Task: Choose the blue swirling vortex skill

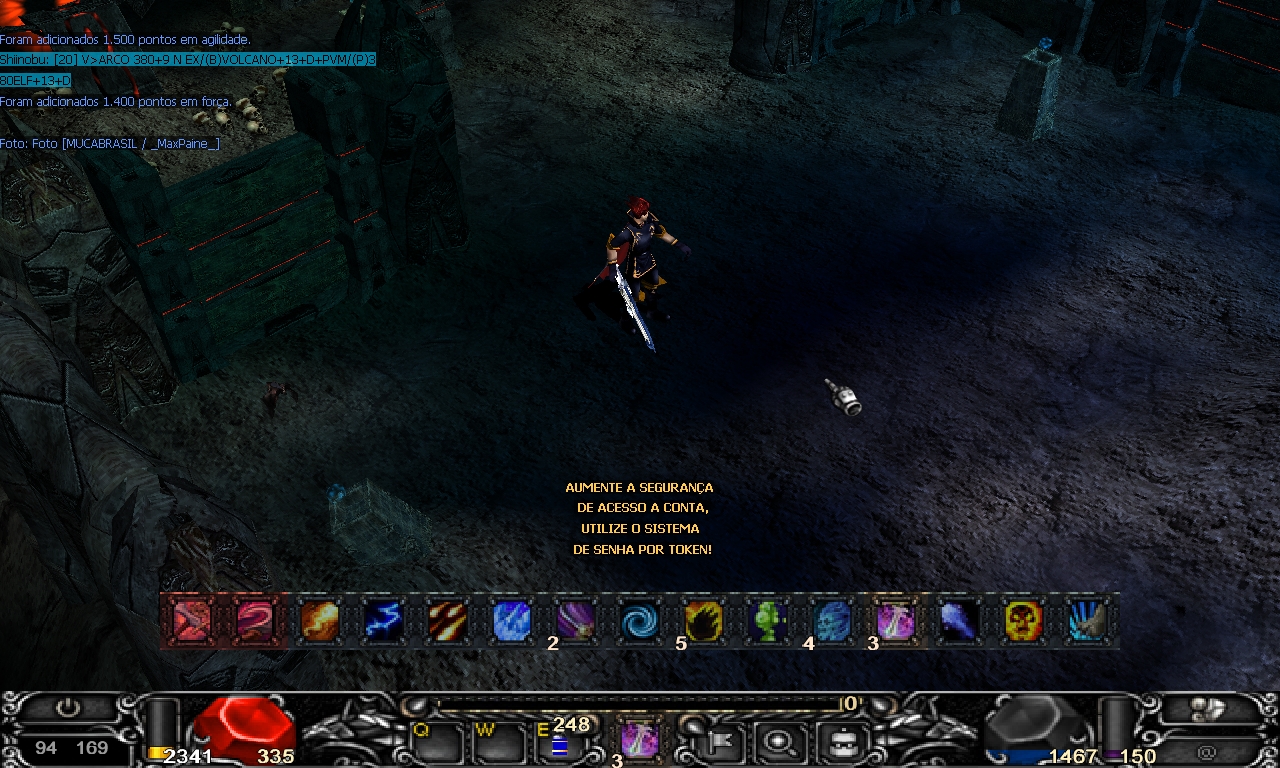Action: click(x=639, y=621)
